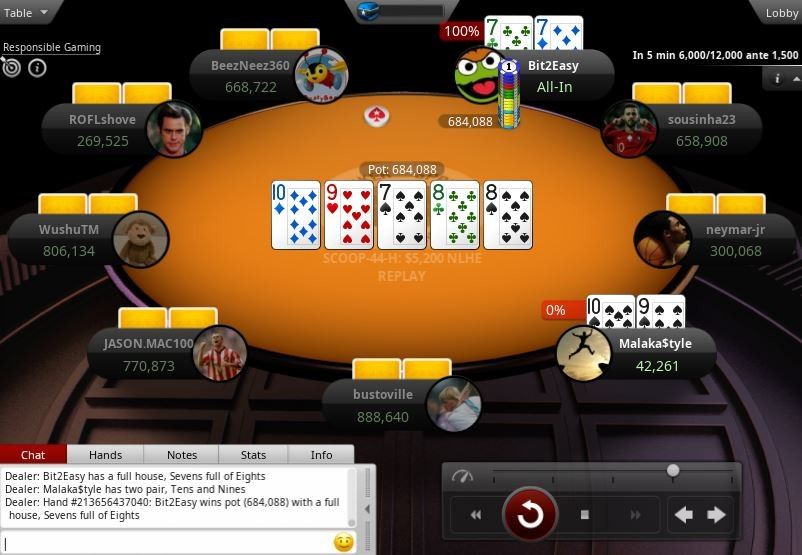Image resolution: width=802 pixels, height=555 pixels.
Task: Switch to the Hands tab
Action: 105,455
